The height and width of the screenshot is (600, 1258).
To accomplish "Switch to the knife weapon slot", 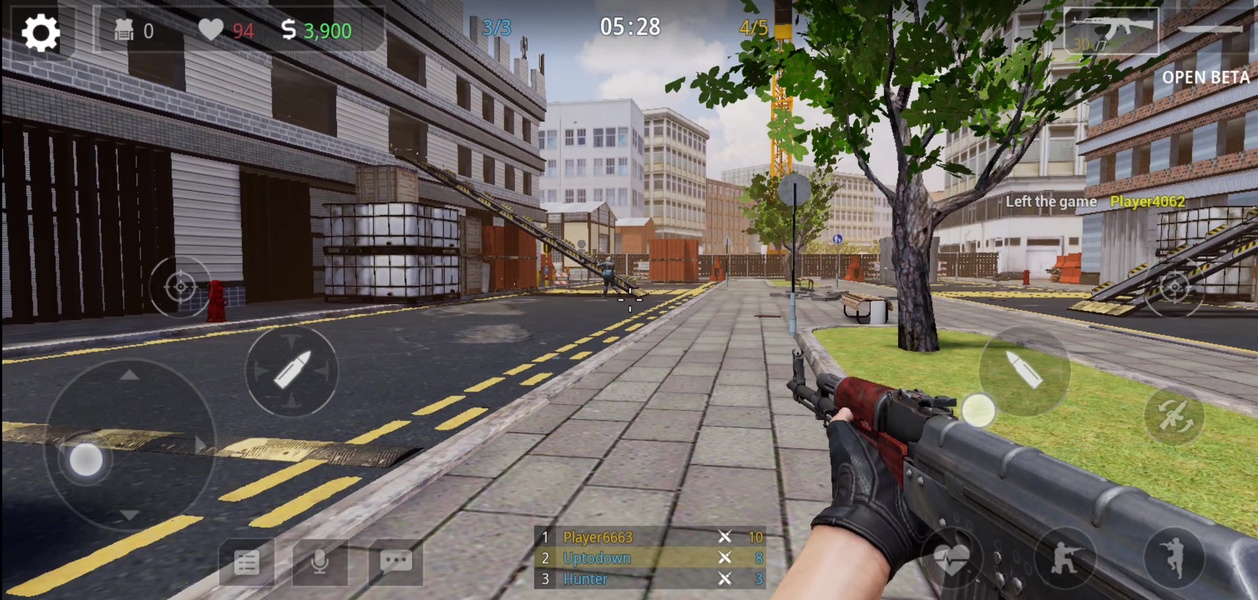I will (1212, 29).
